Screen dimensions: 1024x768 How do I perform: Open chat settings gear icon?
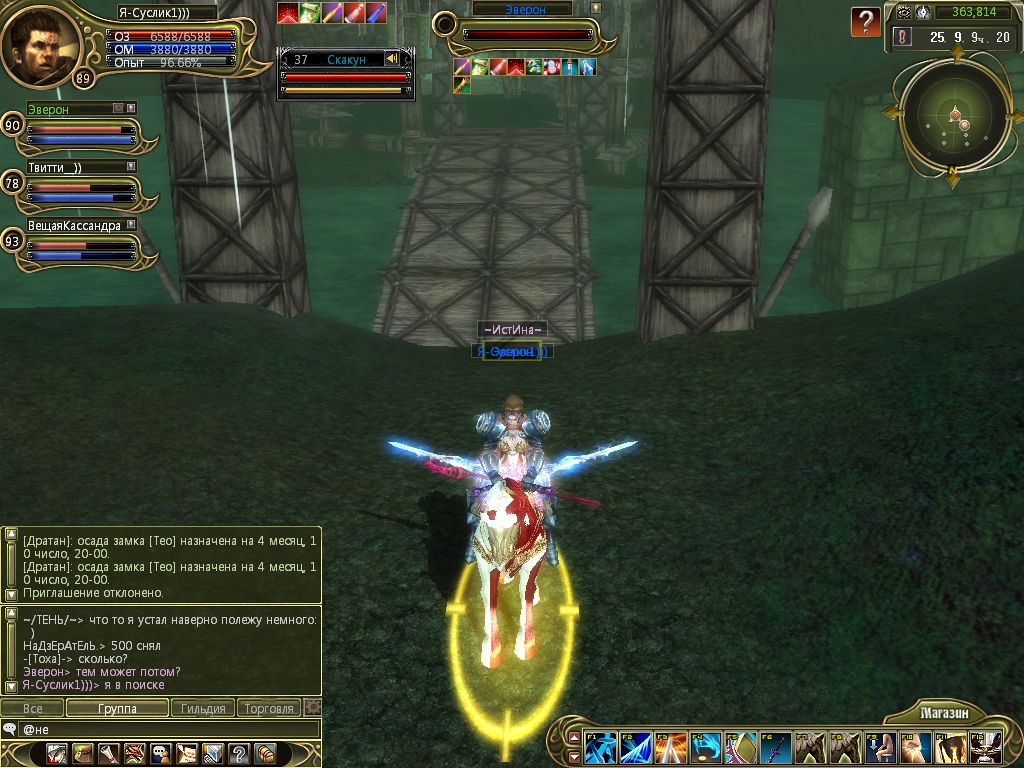pos(313,708)
